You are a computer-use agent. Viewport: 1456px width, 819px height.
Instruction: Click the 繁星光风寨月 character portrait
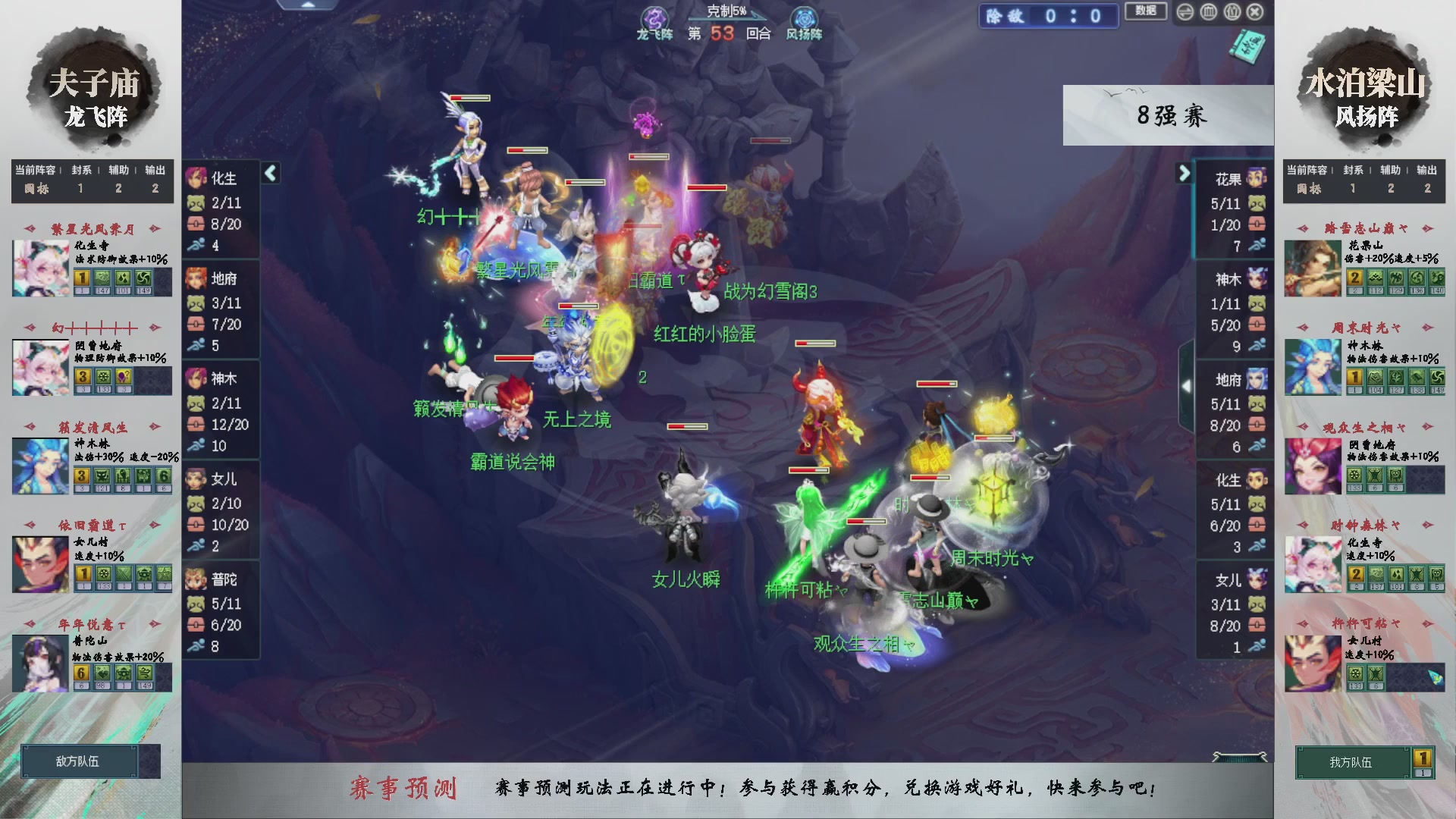(39, 267)
